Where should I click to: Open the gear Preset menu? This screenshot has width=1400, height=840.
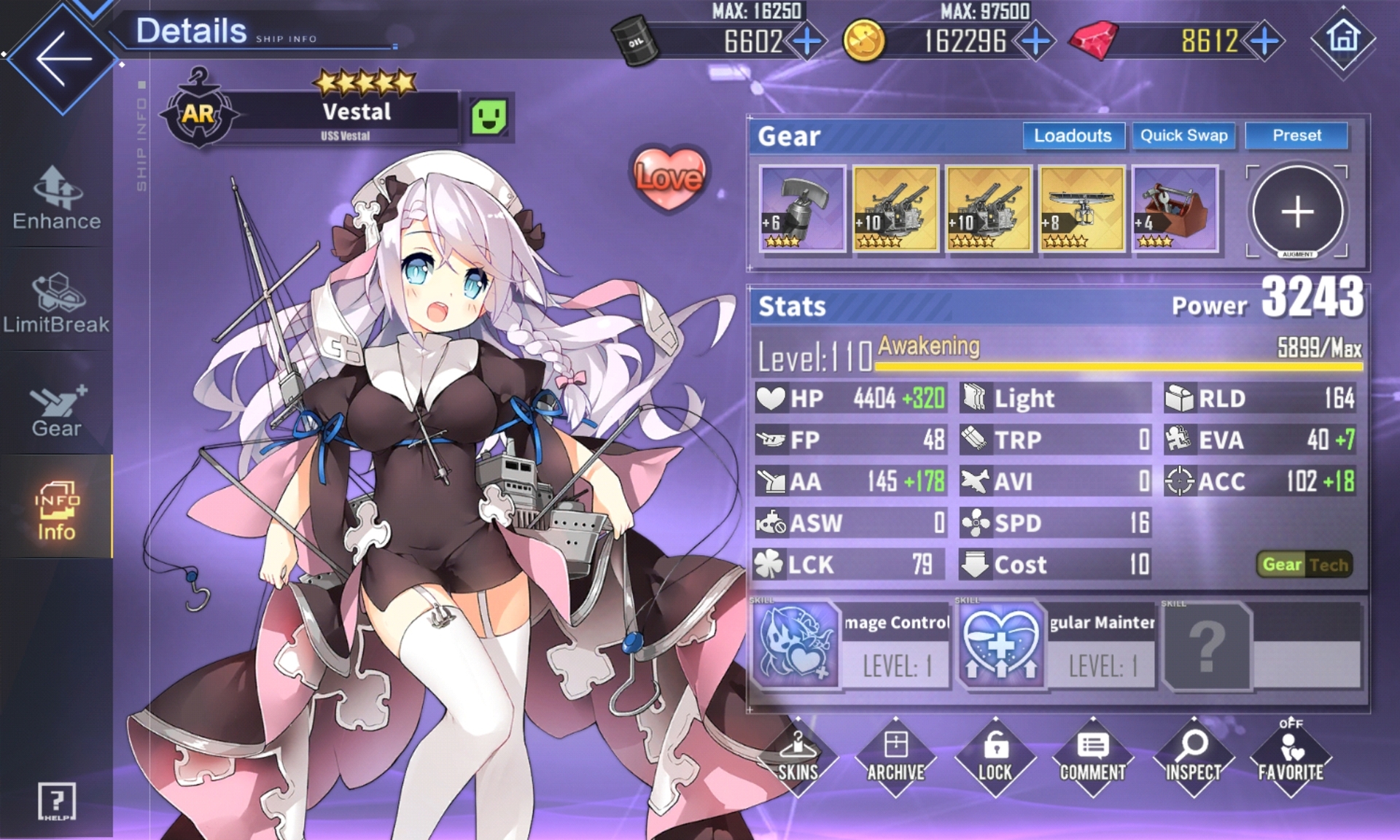click(1296, 136)
